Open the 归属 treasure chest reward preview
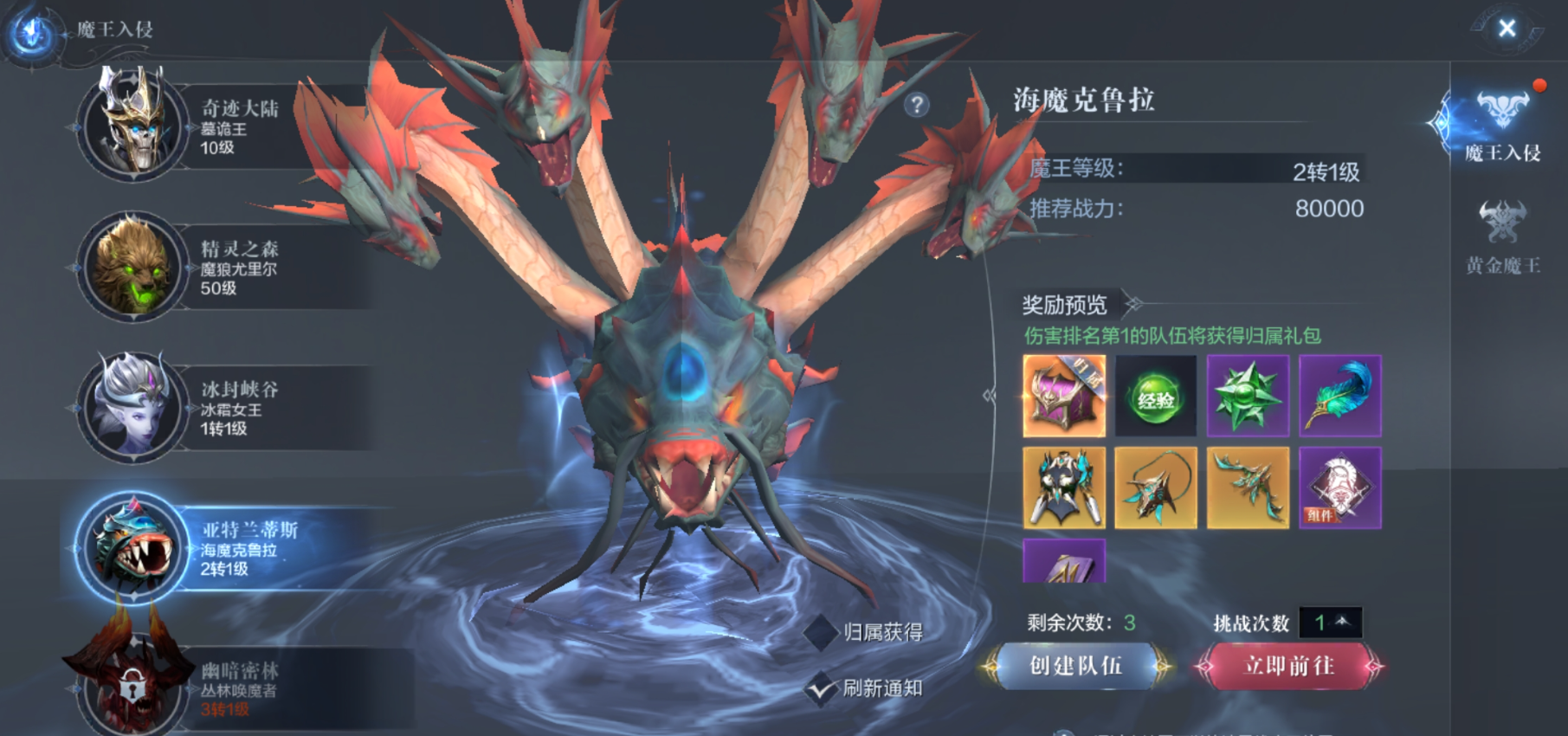The width and height of the screenshot is (1568, 736). tap(1063, 397)
